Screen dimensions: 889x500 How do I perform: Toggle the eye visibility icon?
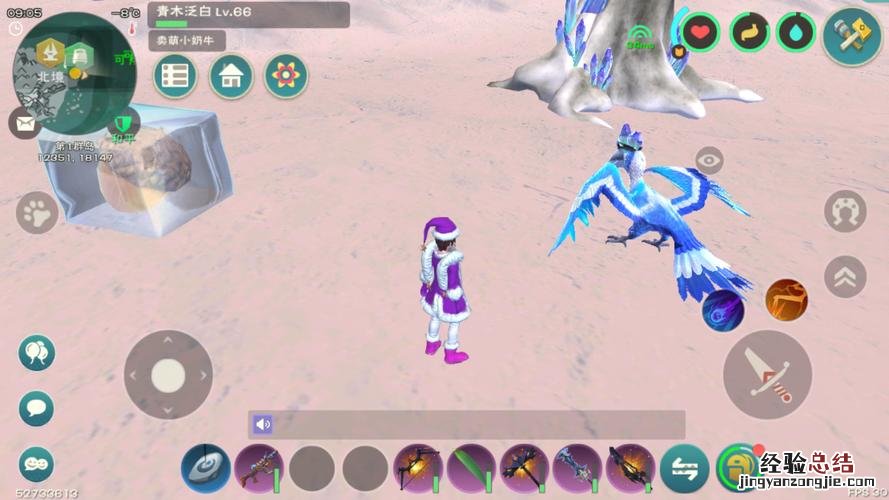point(709,160)
